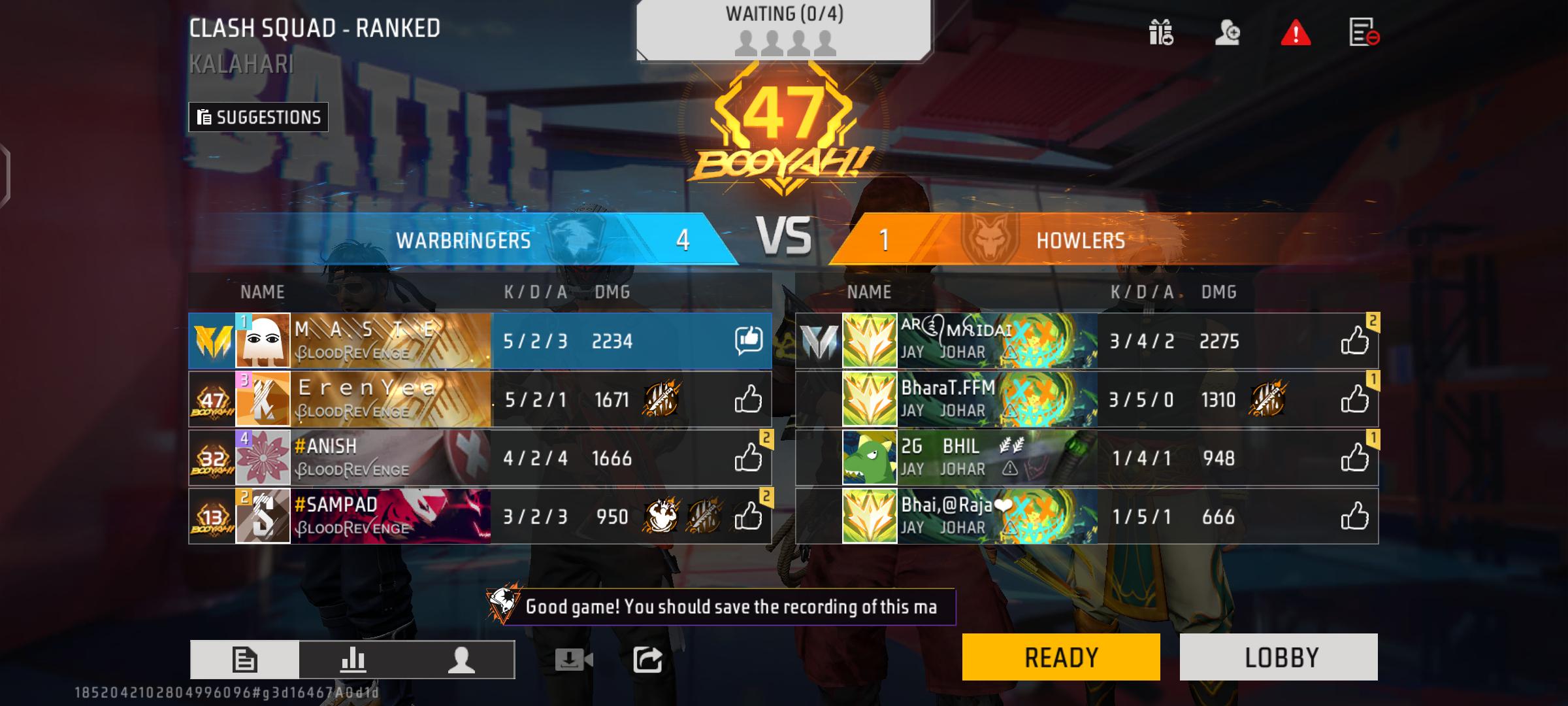Image resolution: width=1568 pixels, height=706 pixels.
Task: Select the Bhai,@Raja rank badge
Action: tap(870, 516)
